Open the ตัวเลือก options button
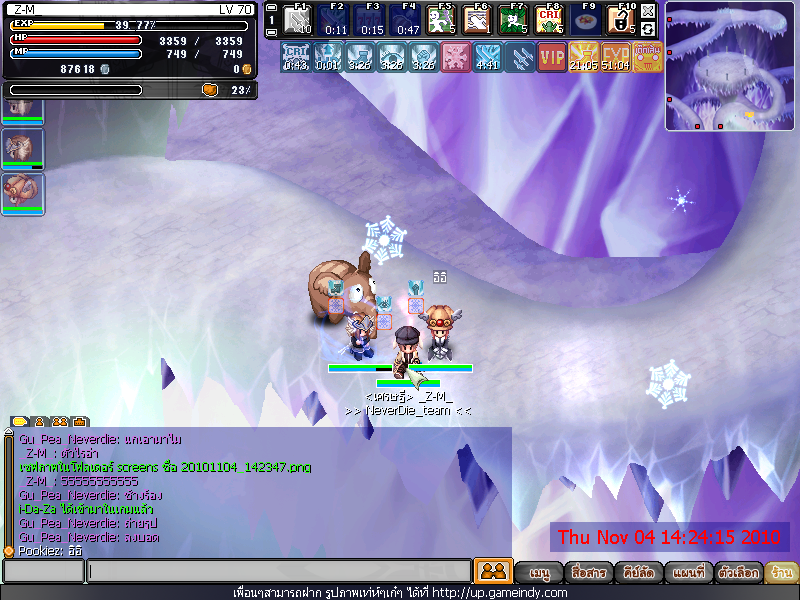Screen dimensions: 800x600 click(738, 573)
